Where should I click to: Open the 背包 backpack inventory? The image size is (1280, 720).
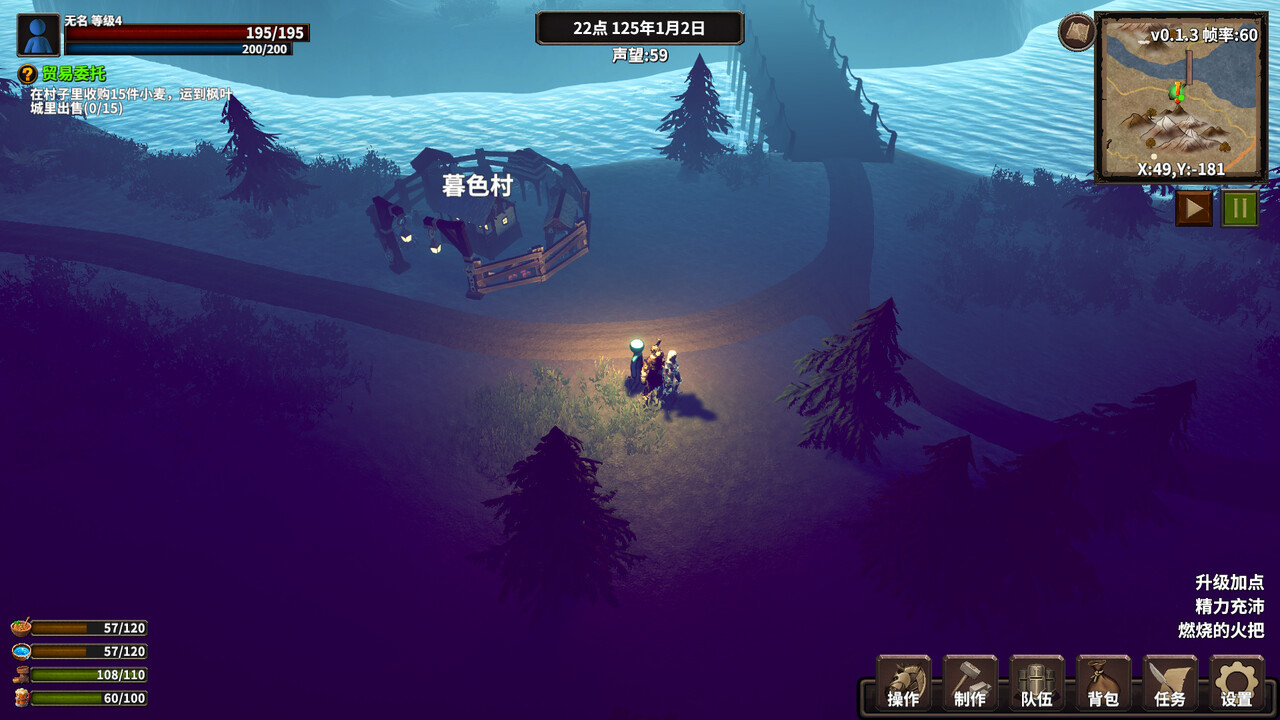(x=1103, y=684)
